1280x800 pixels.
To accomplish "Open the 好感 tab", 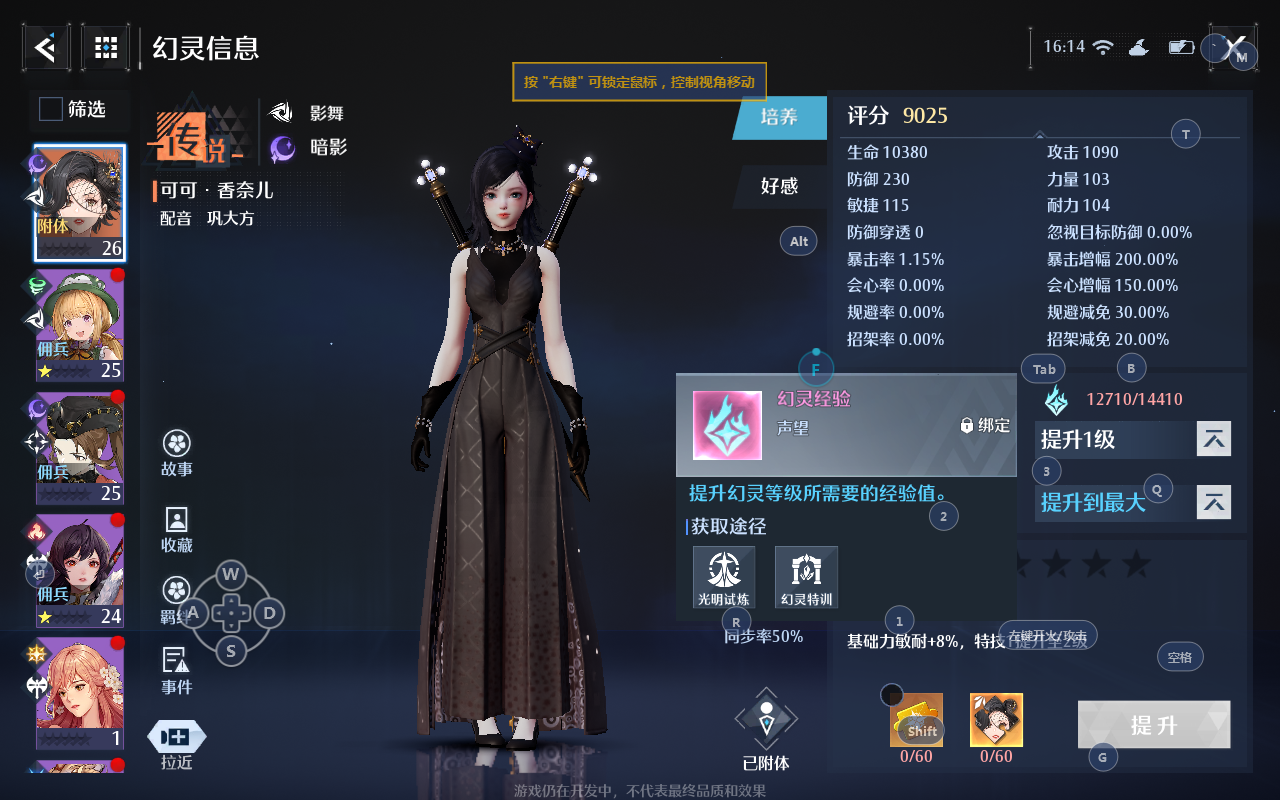I will [780, 185].
